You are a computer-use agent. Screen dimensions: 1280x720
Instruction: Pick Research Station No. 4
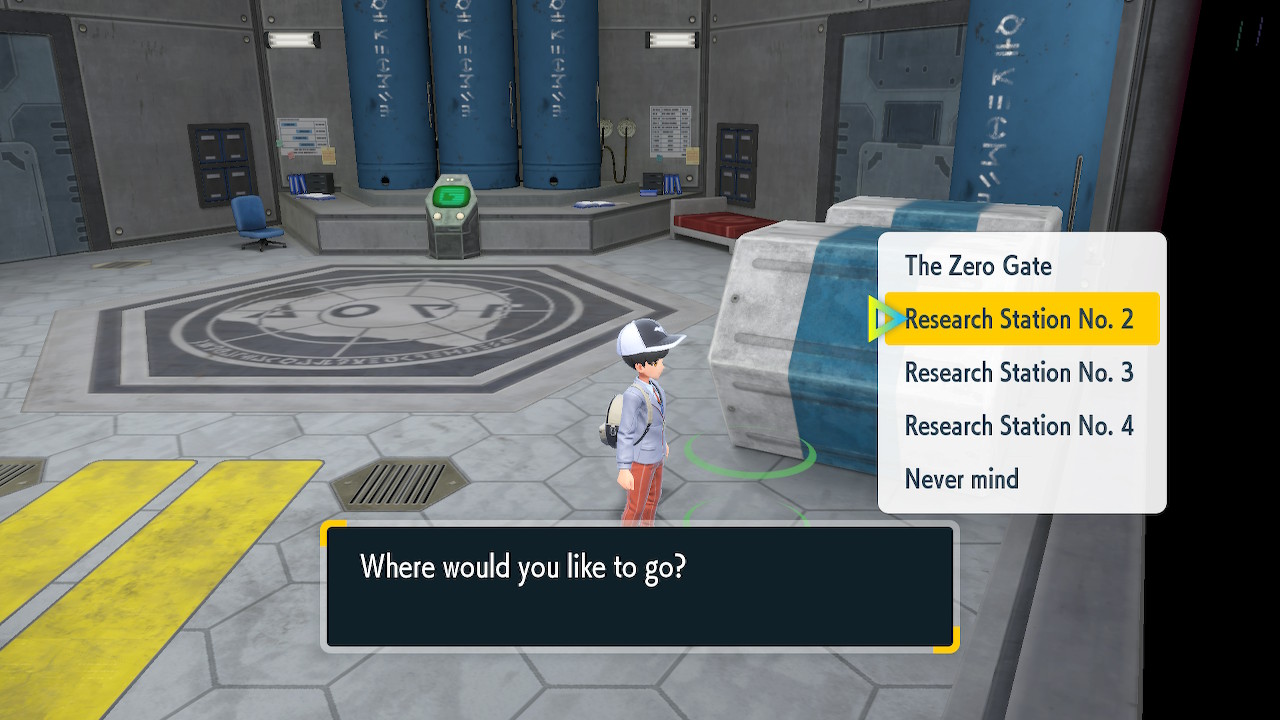1018,425
